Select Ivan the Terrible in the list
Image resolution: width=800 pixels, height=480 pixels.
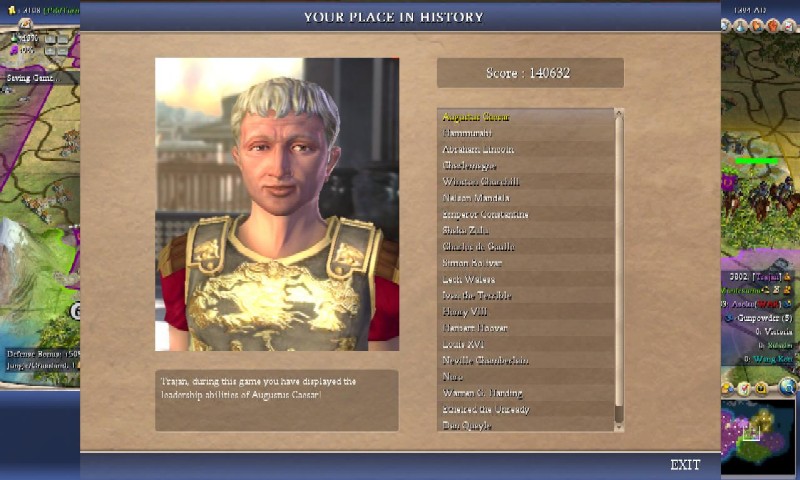[x=476, y=295]
